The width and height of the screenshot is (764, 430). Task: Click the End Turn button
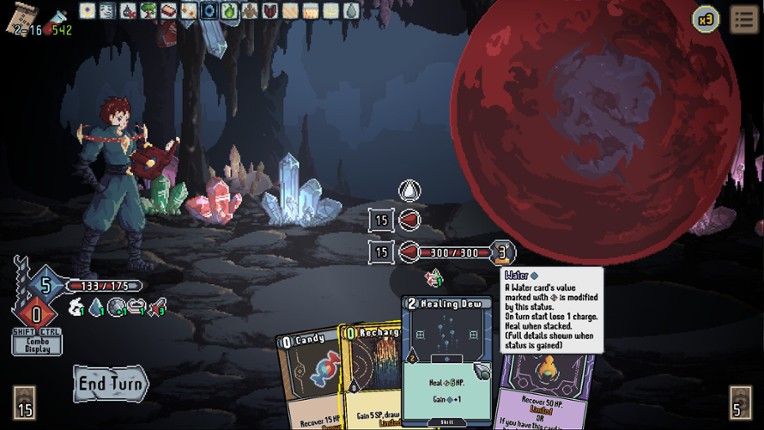[x=110, y=383]
